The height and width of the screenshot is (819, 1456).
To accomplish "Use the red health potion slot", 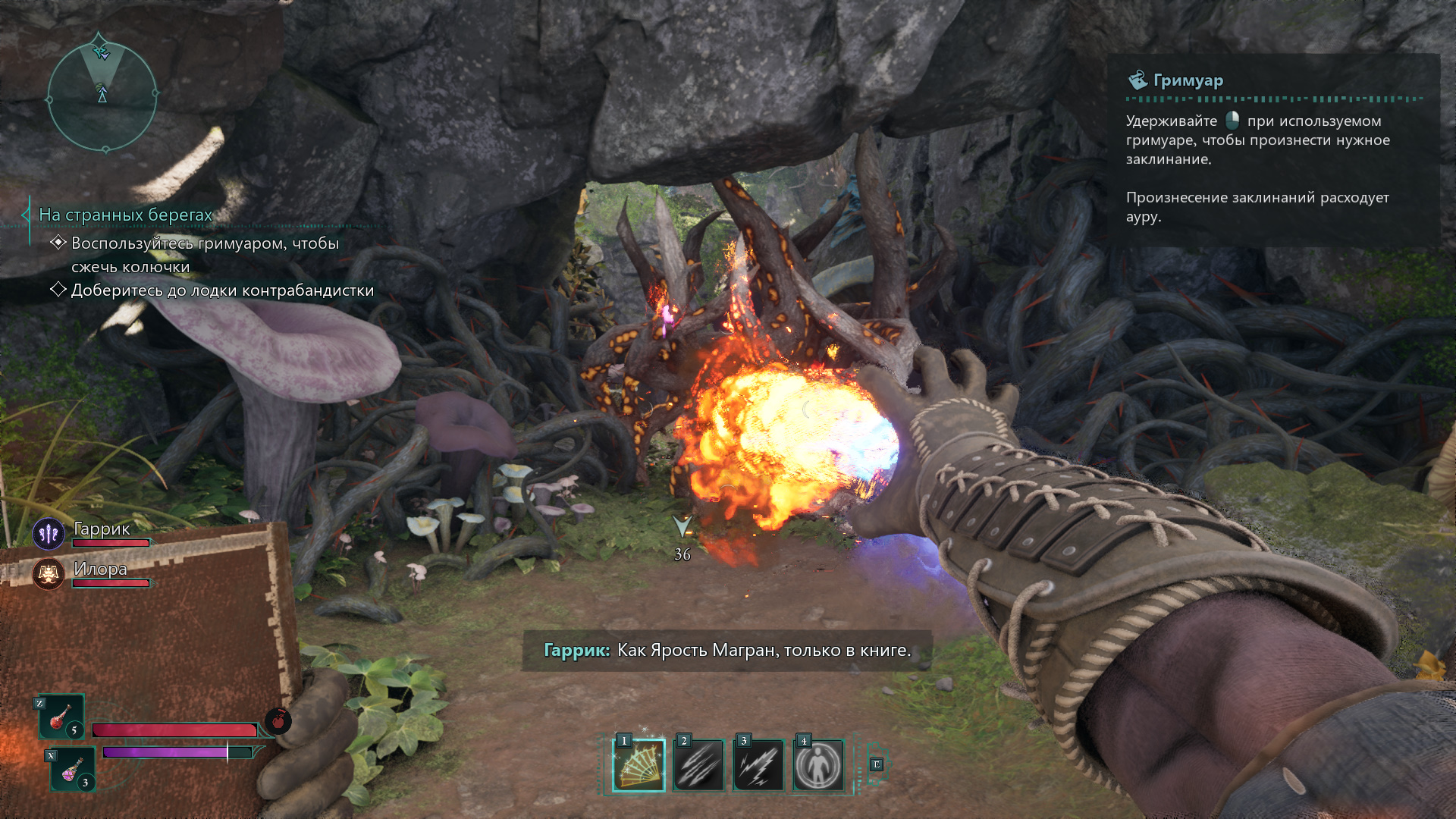I will click(61, 717).
